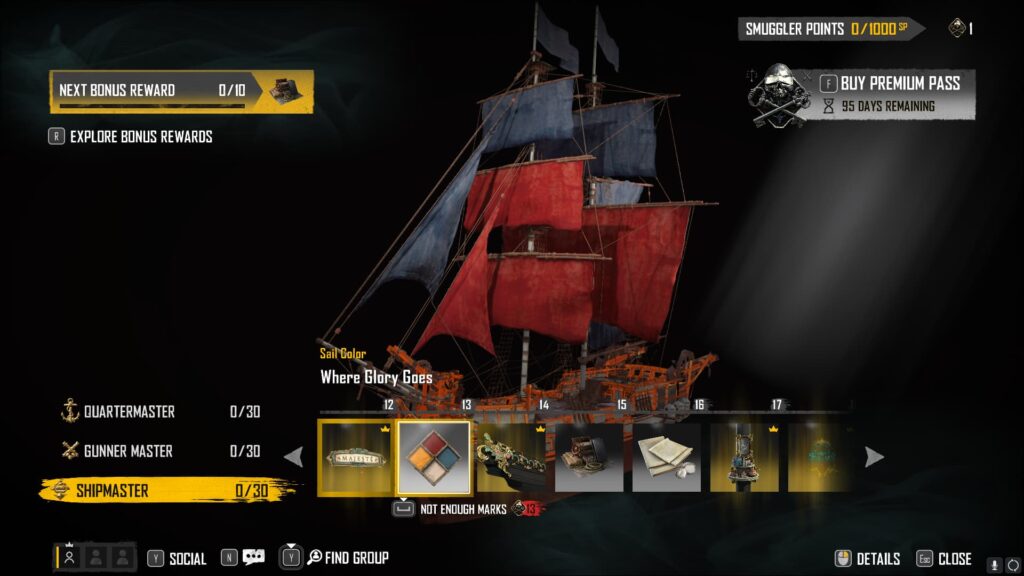View reward details
This screenshot has height=576, width=1024.
point(868,559)
